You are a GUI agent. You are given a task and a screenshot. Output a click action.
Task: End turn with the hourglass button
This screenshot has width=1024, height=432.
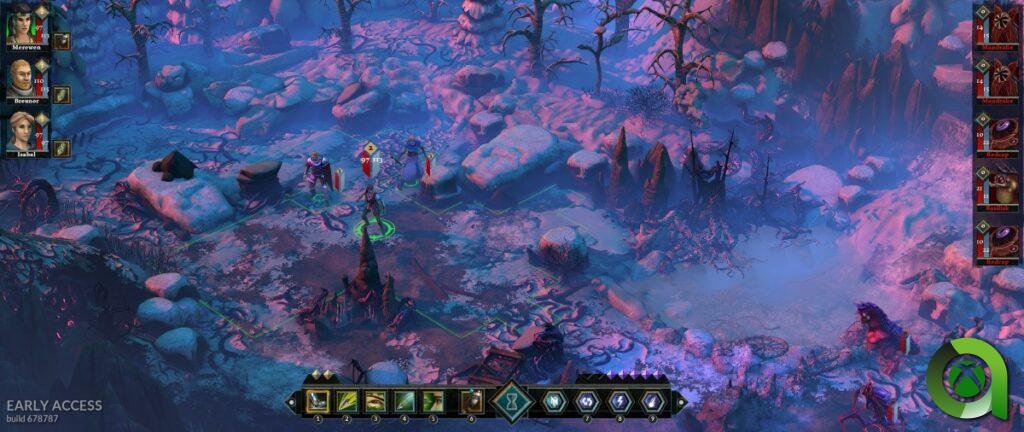pos(512,400)
